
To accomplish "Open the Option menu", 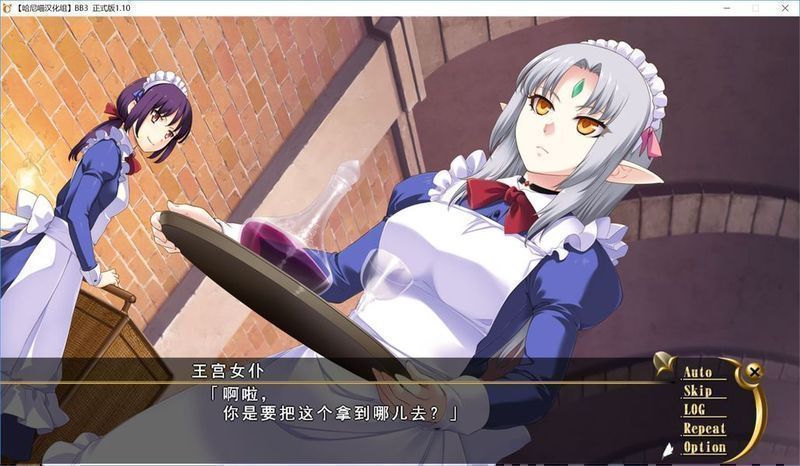I will click(704, 447).
